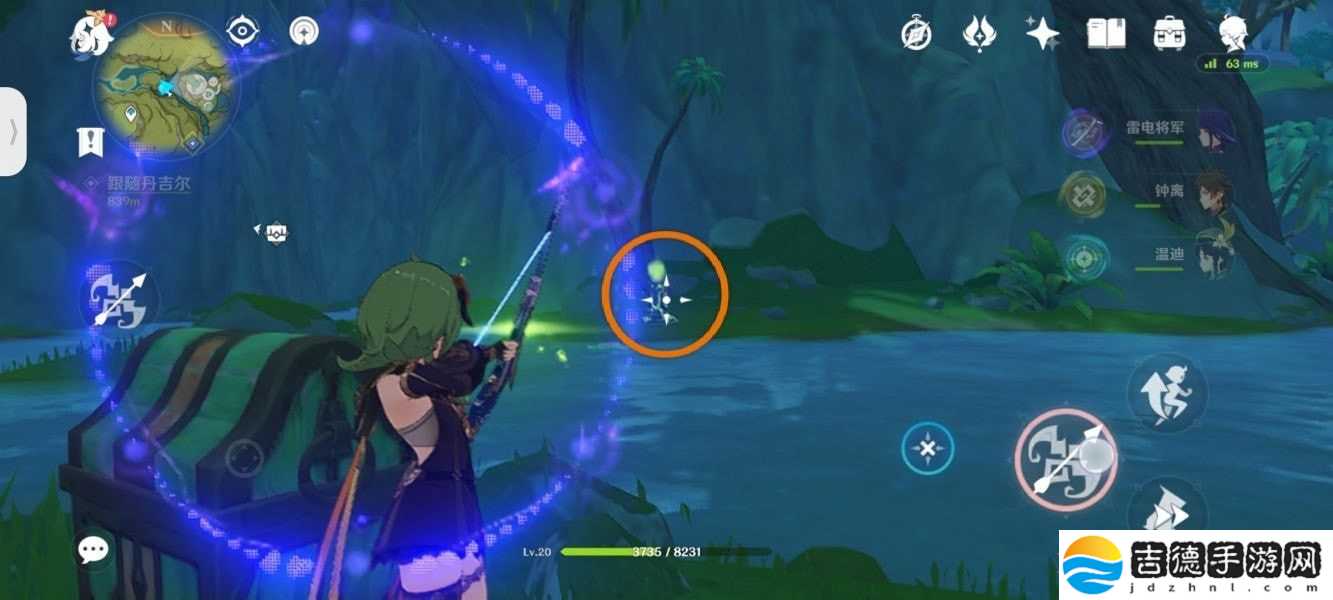
Task: Expand the side panel arrow tab
Action: click(x=13, y=132)
